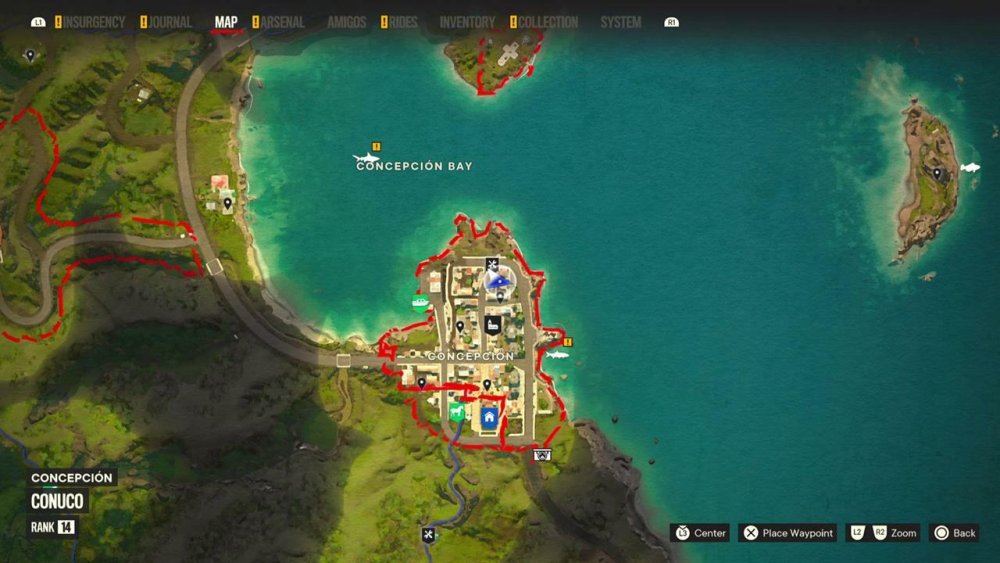Screen dimensions: 1000x563
Task: Go to the System tab
Action: tap(620, 22)
